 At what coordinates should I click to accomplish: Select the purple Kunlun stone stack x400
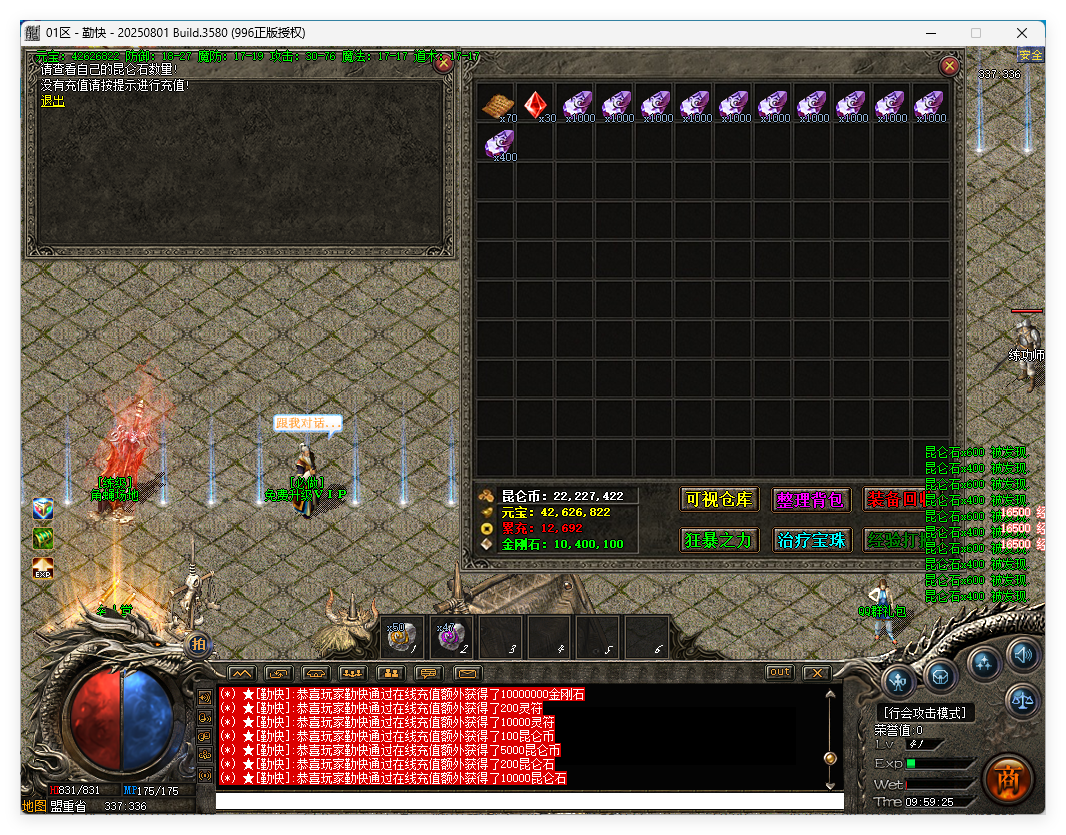497,143
